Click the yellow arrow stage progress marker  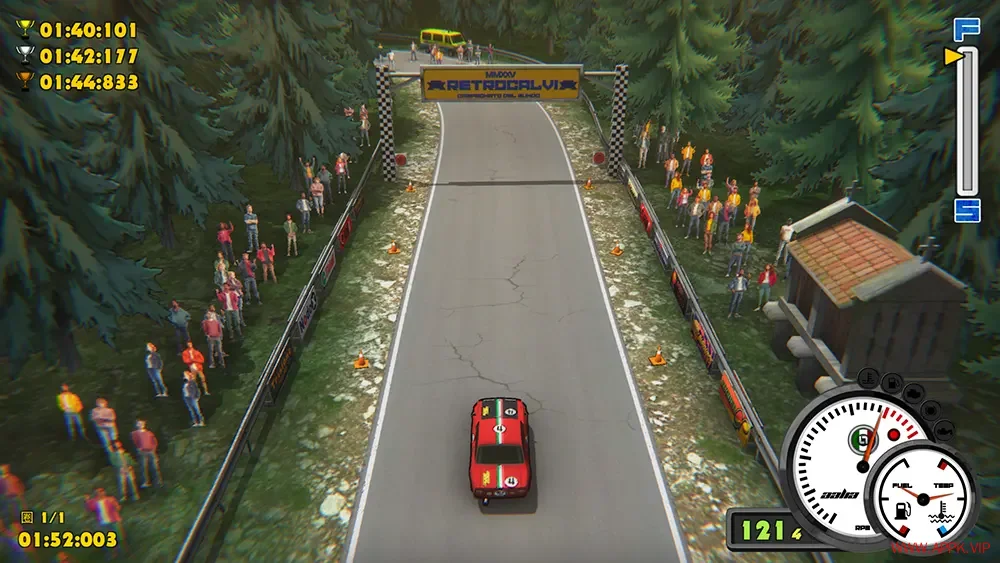[952, 57]
